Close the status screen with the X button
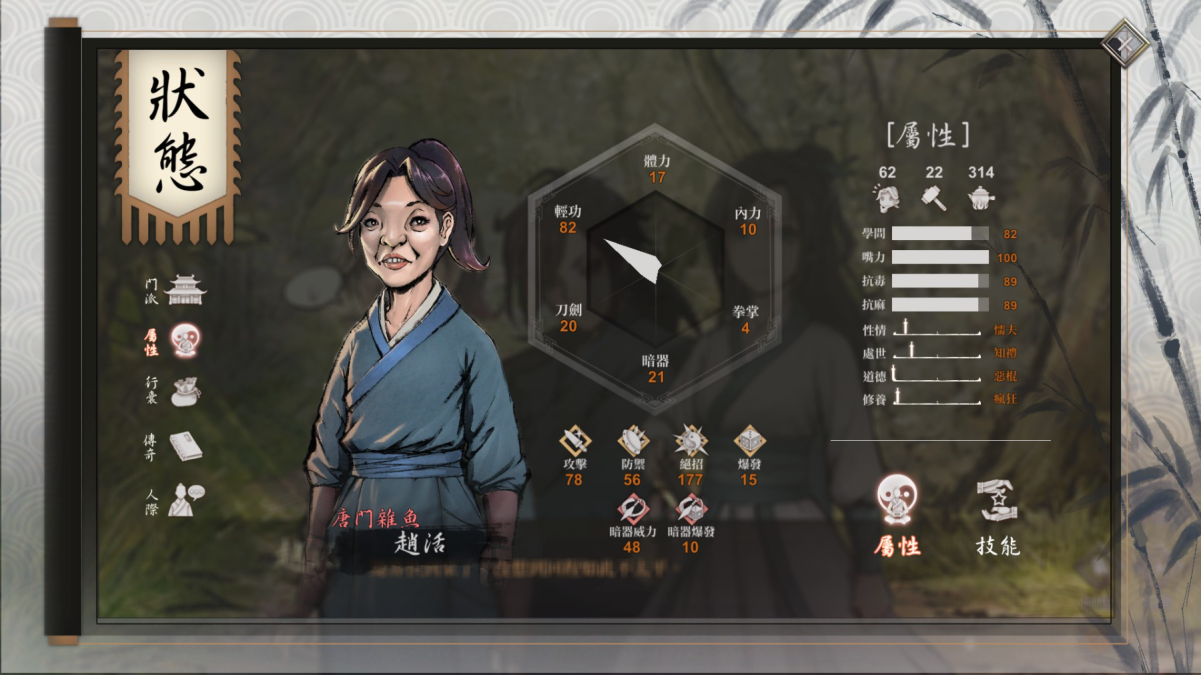The width and height of the screenshot is (1201, 675). 1126,43
